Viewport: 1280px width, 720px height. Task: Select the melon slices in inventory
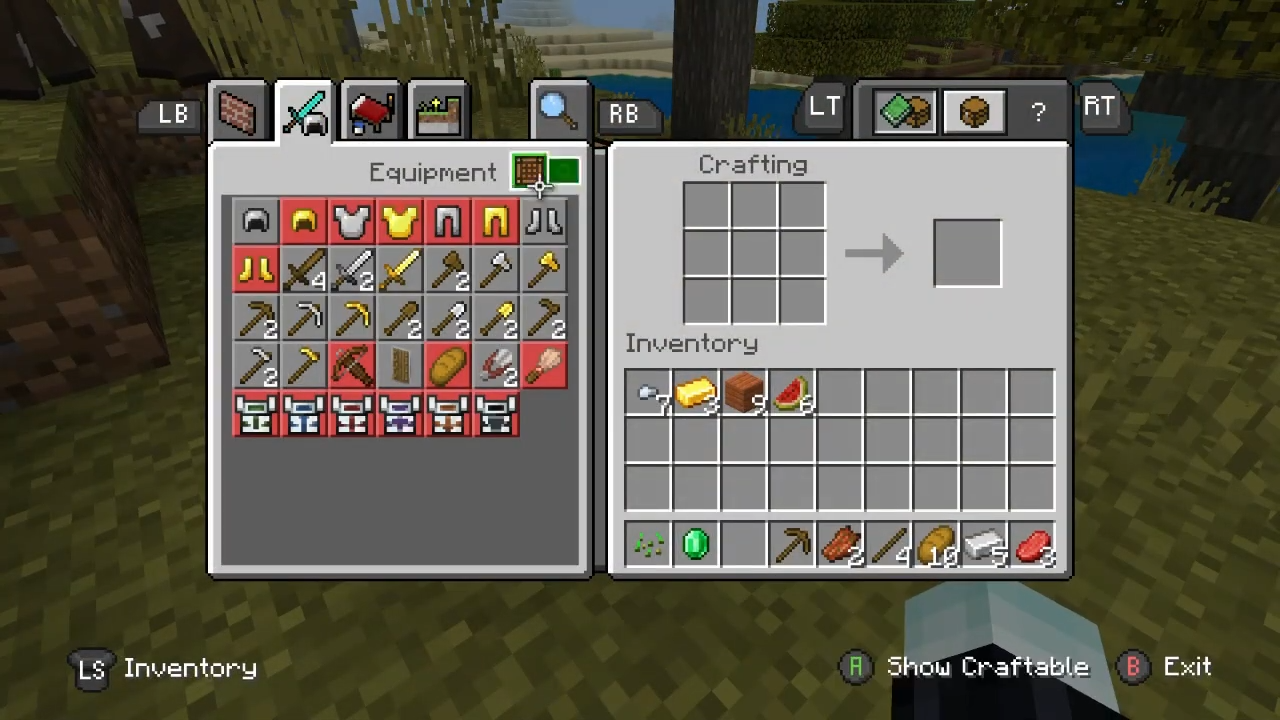click(792, 393)
